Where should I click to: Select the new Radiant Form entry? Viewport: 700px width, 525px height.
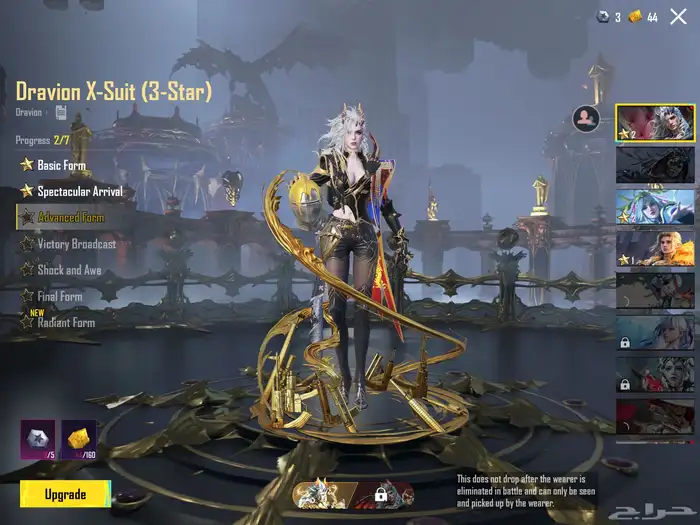click(65, 322)
